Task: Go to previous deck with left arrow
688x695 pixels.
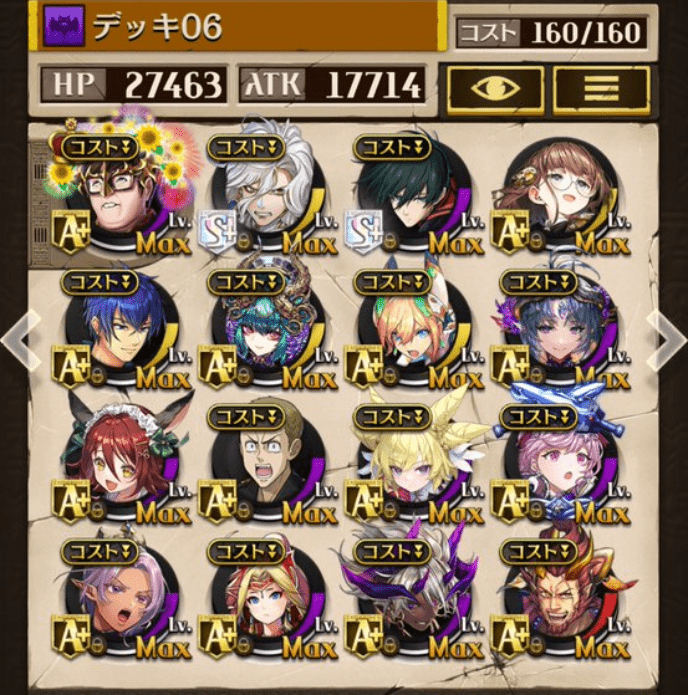Action: coord(18,340)
